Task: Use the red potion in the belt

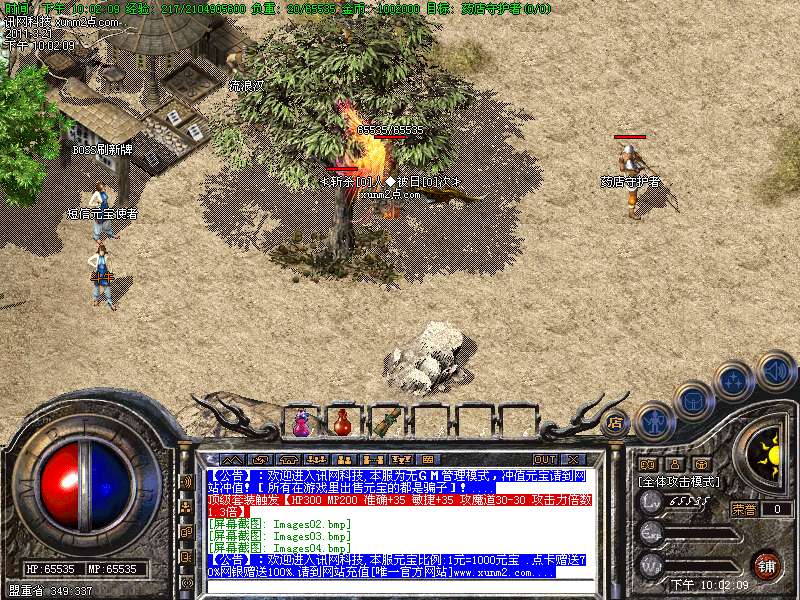Action: pyautogui.click(x=343, y=423)
